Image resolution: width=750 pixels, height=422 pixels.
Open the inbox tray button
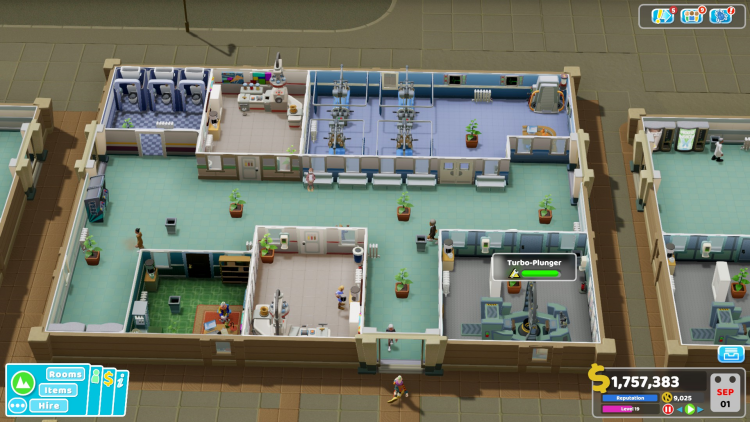click(730, 354)
